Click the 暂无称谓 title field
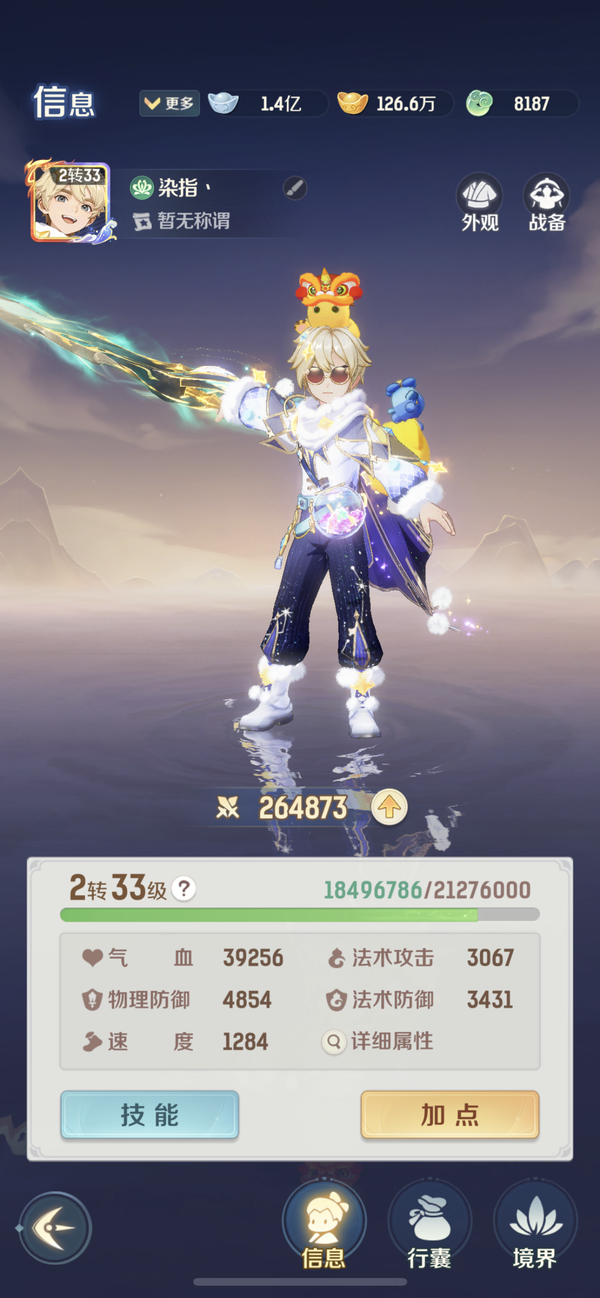The image size is (600, 1298). 193,221
